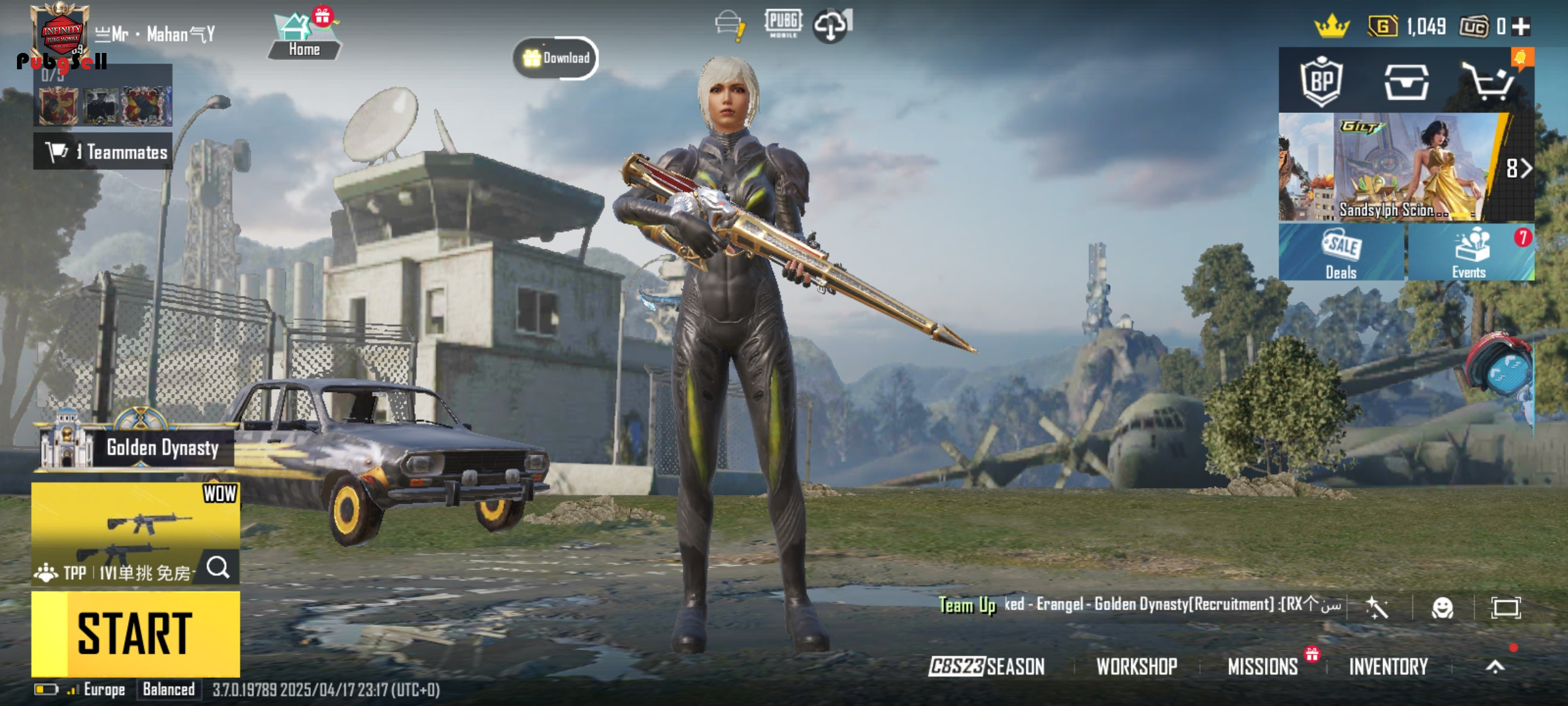View the Sandsylph Scion banner
1568x706 pixels.
tap(1405, 168)
